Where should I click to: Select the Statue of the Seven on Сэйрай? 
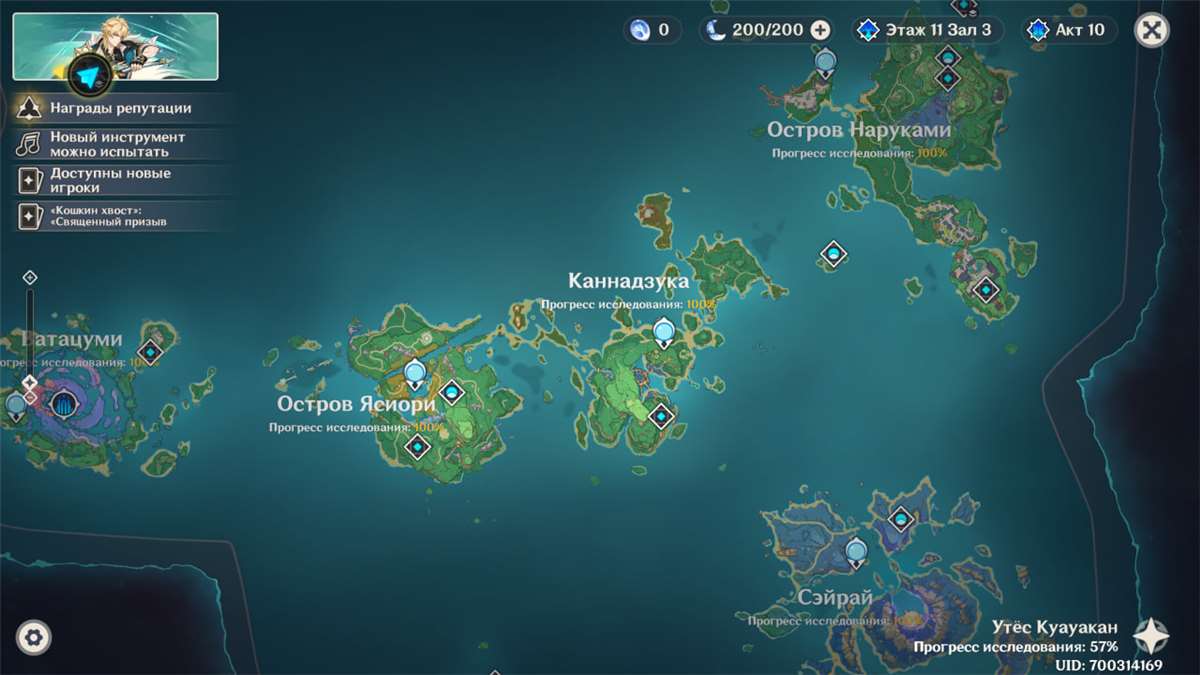coord(856,551)
